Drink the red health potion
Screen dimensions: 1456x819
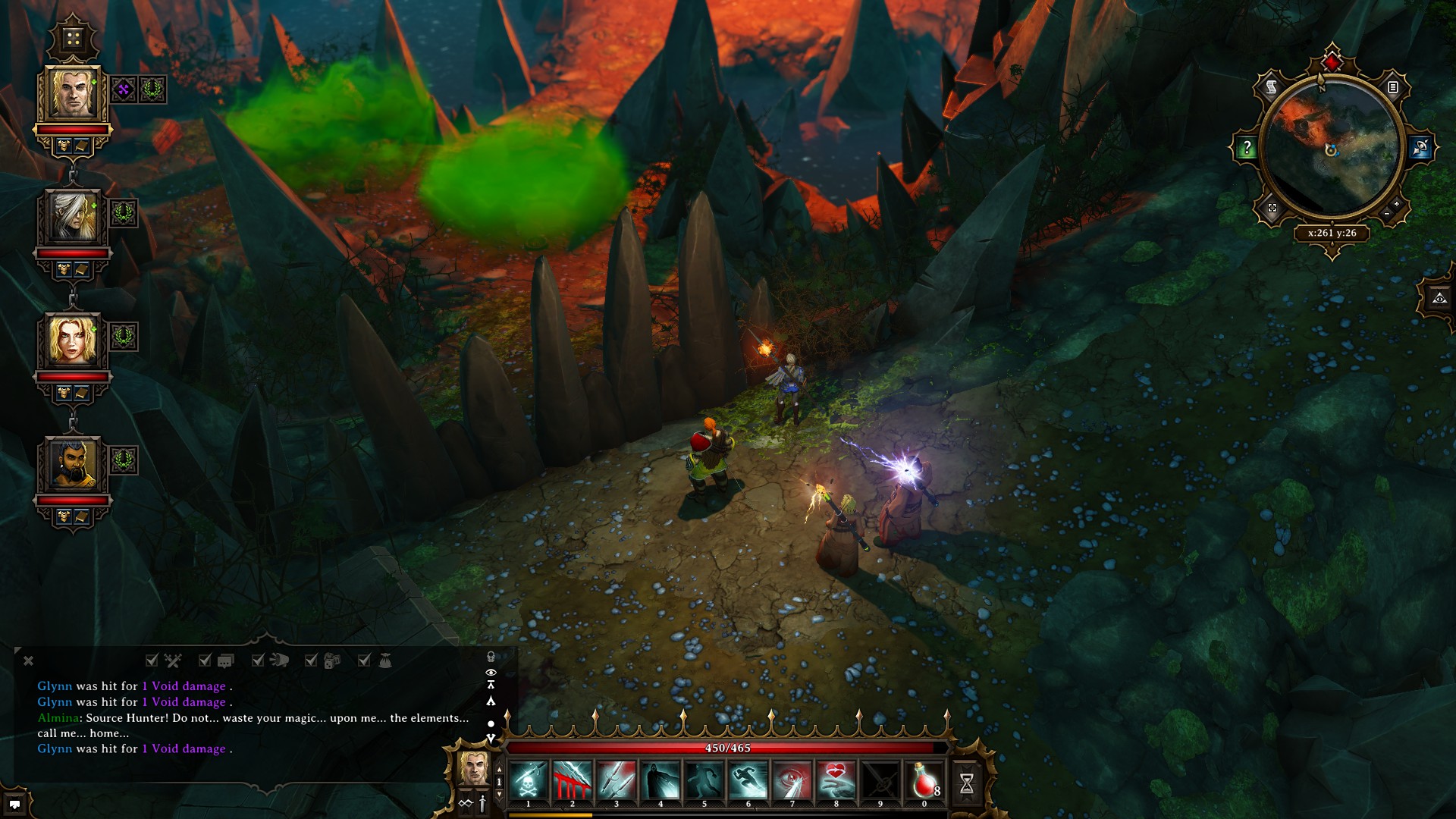924,781
